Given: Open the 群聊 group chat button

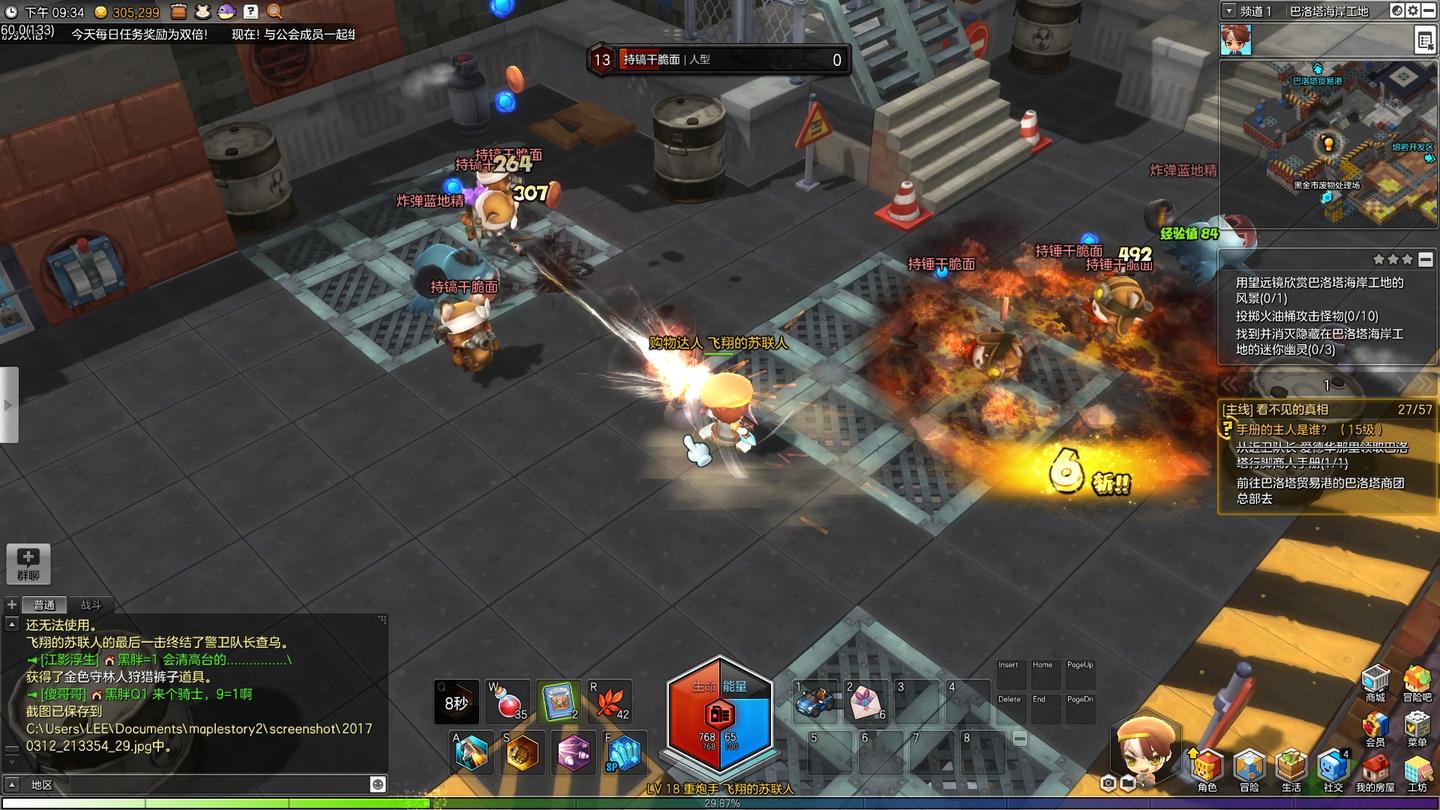Looking at the screenshot, I should [28, 563].
